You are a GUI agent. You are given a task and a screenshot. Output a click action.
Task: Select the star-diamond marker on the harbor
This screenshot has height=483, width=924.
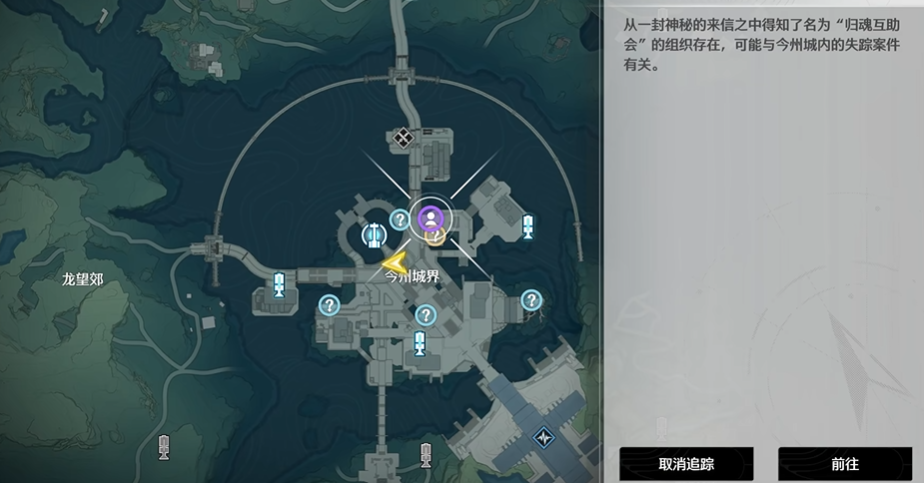pos(544,437)
